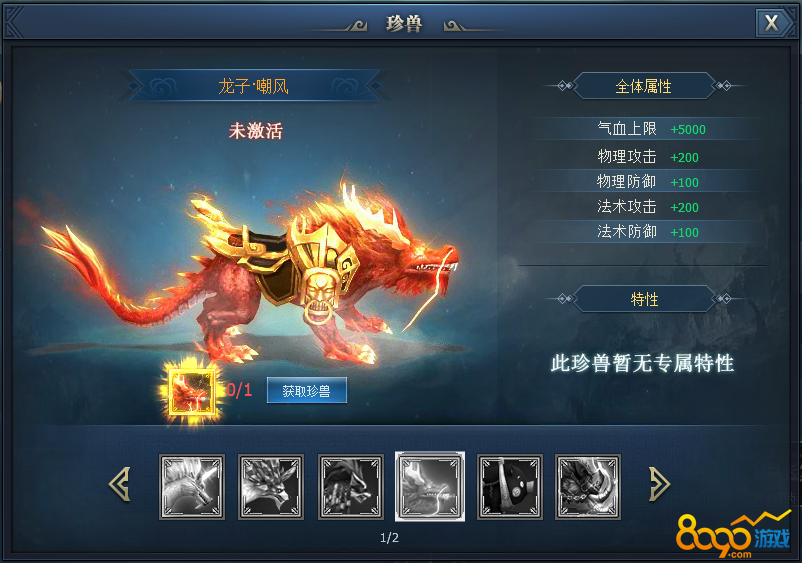Click the 获取珍兽 button
This screenshot has height=563, width=802.
click(307, 391)
